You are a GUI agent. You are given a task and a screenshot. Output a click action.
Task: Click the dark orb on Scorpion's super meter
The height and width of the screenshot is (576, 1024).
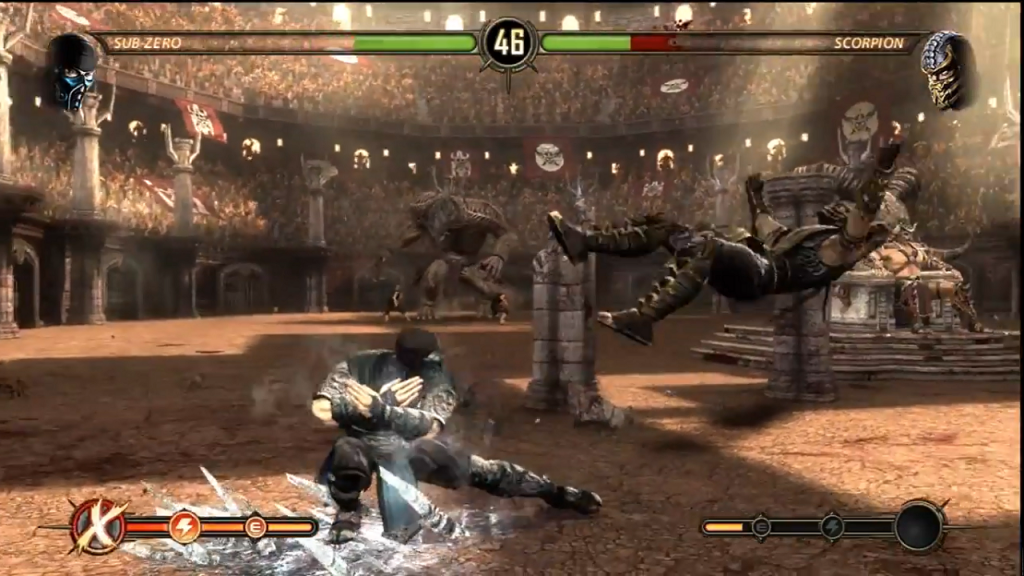(x=919, y=525)
